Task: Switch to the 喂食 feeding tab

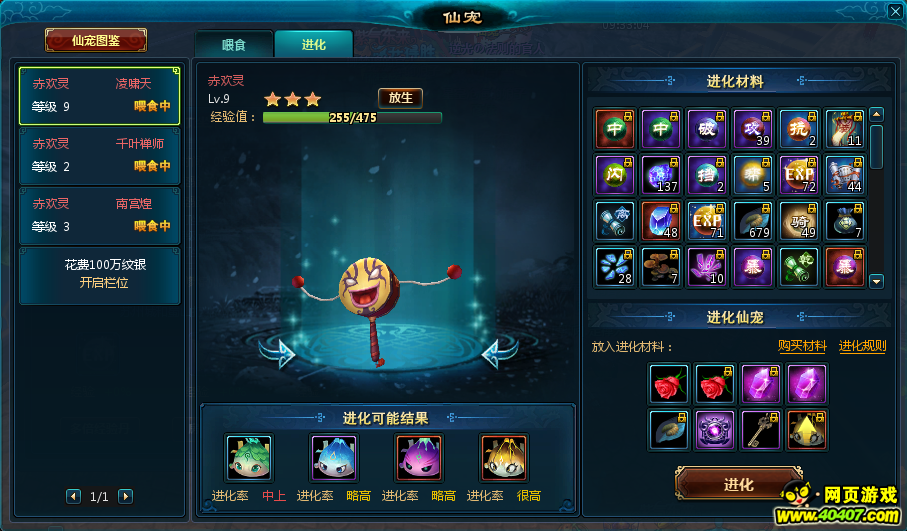Action: [x=233, y=44]
